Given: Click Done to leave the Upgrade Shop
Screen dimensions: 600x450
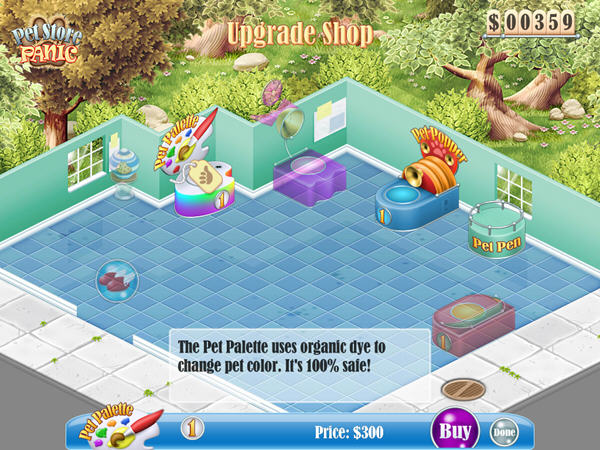Looking at the screenshot, I should [505, 432].
